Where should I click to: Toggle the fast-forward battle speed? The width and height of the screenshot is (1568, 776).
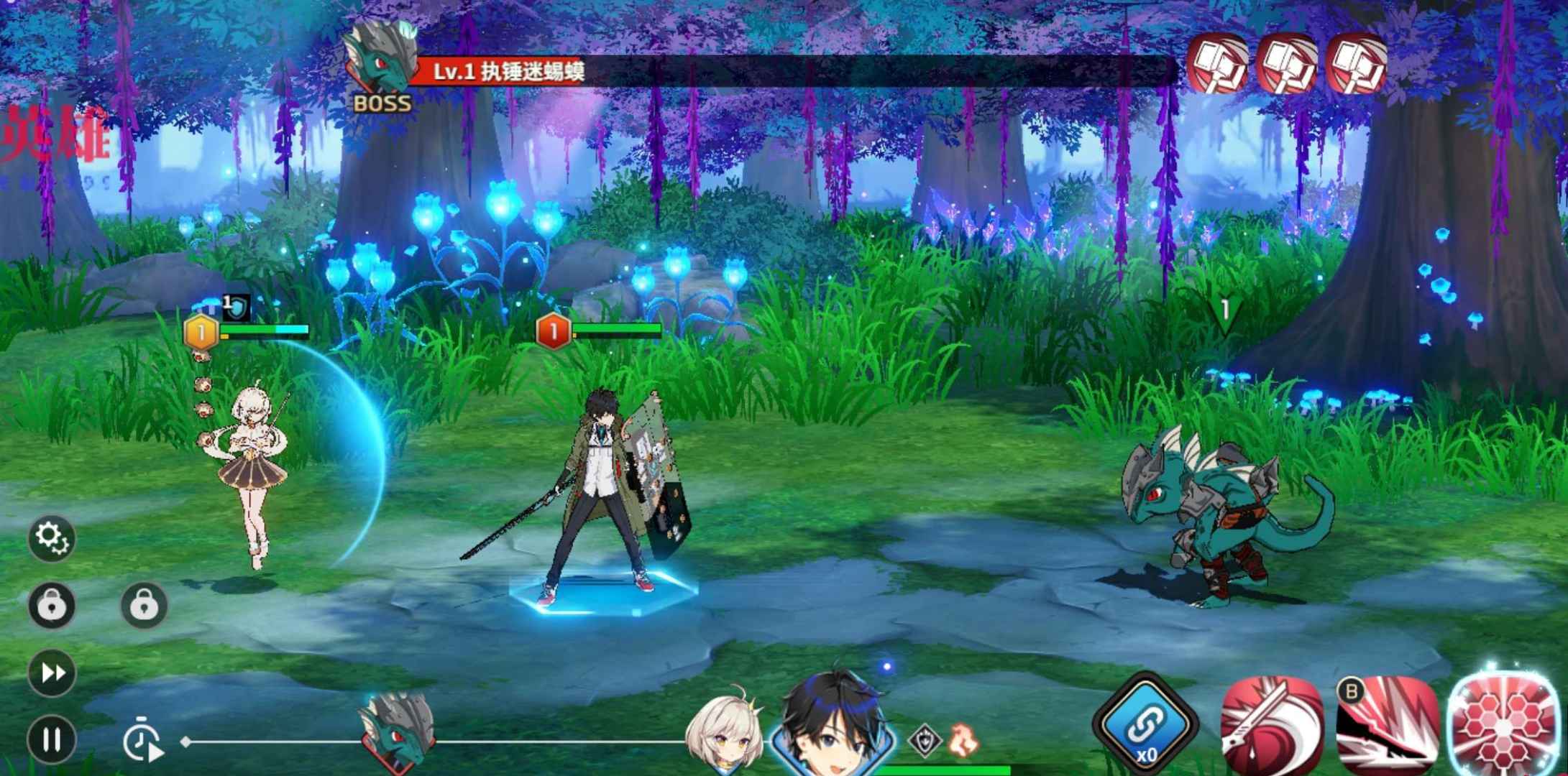tap(52, 673)
